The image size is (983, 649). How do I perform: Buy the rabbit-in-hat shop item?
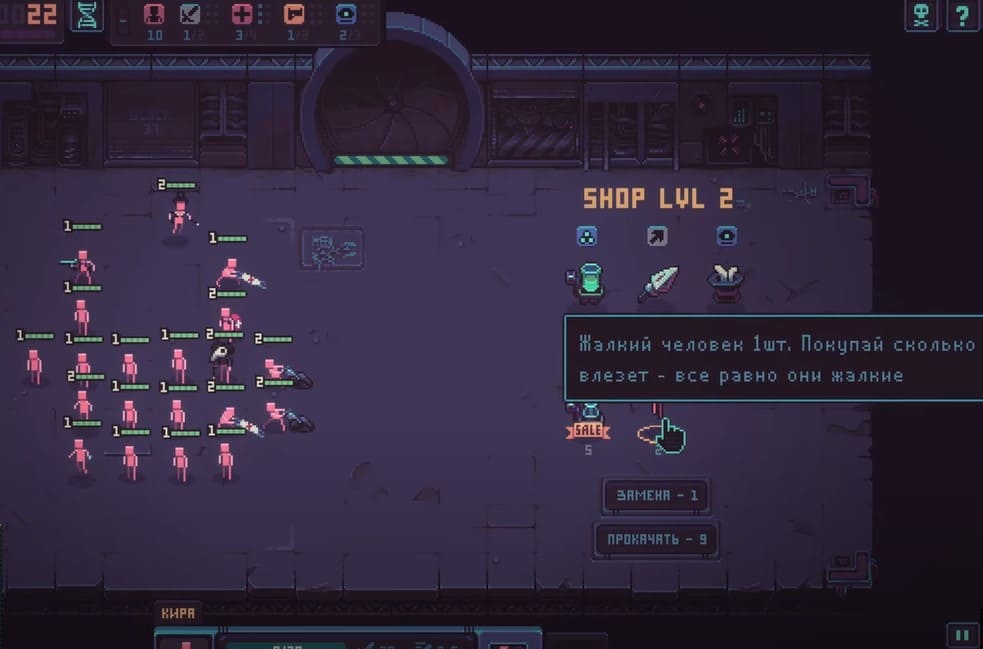point(727,283)
